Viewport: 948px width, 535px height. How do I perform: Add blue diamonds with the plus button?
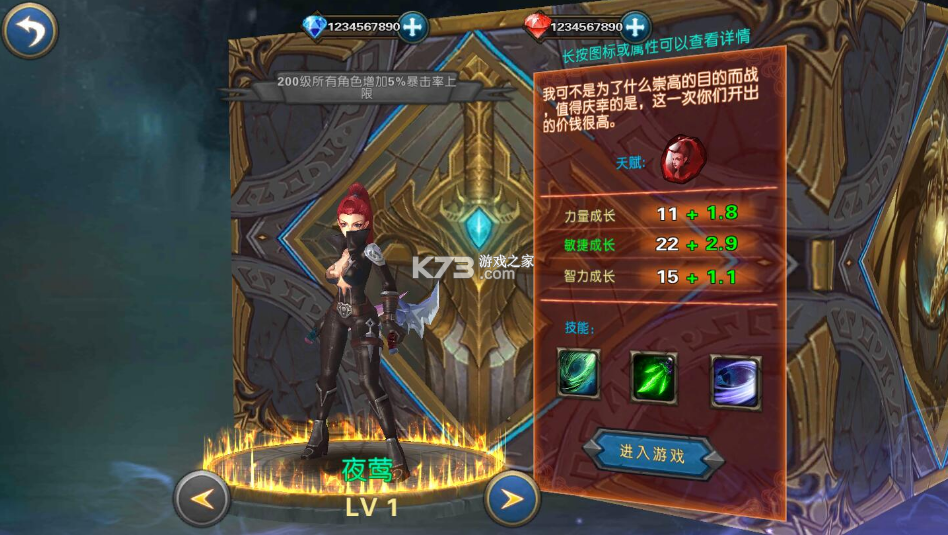click(414, 26)
